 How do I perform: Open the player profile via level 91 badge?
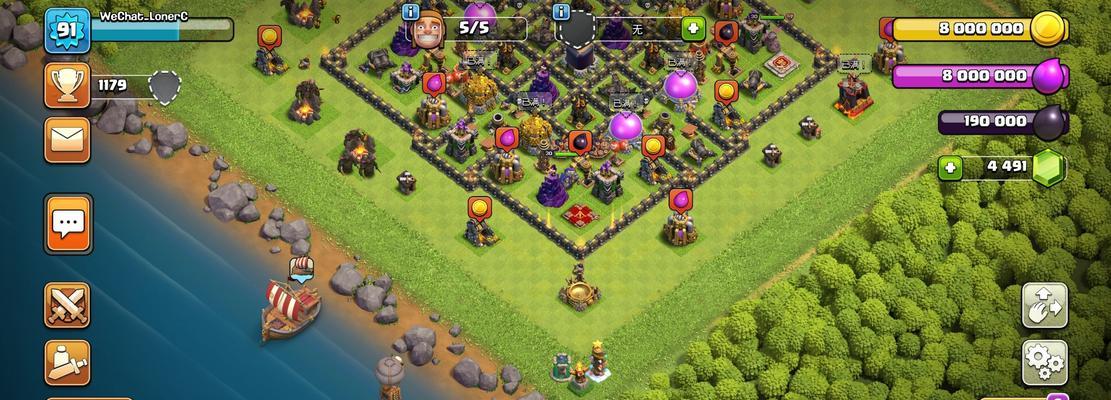(67, 32)
